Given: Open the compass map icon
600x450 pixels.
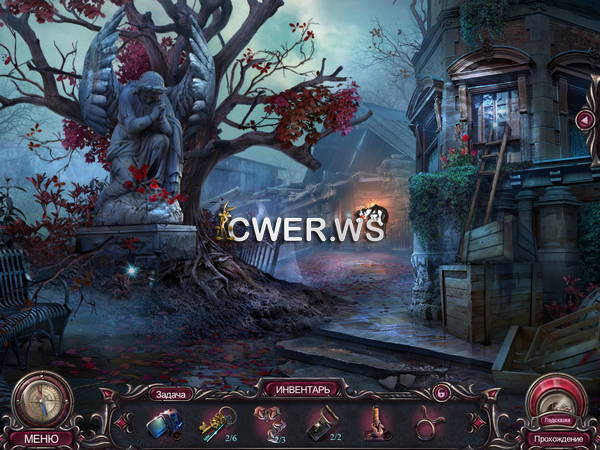Looking at the screenshot, I should (42, 398).
